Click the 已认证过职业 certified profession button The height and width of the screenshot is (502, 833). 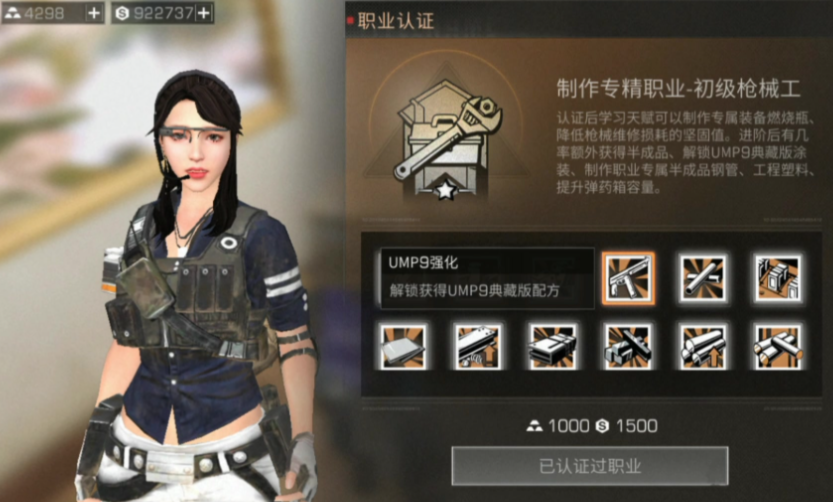(x=589, y=466)
